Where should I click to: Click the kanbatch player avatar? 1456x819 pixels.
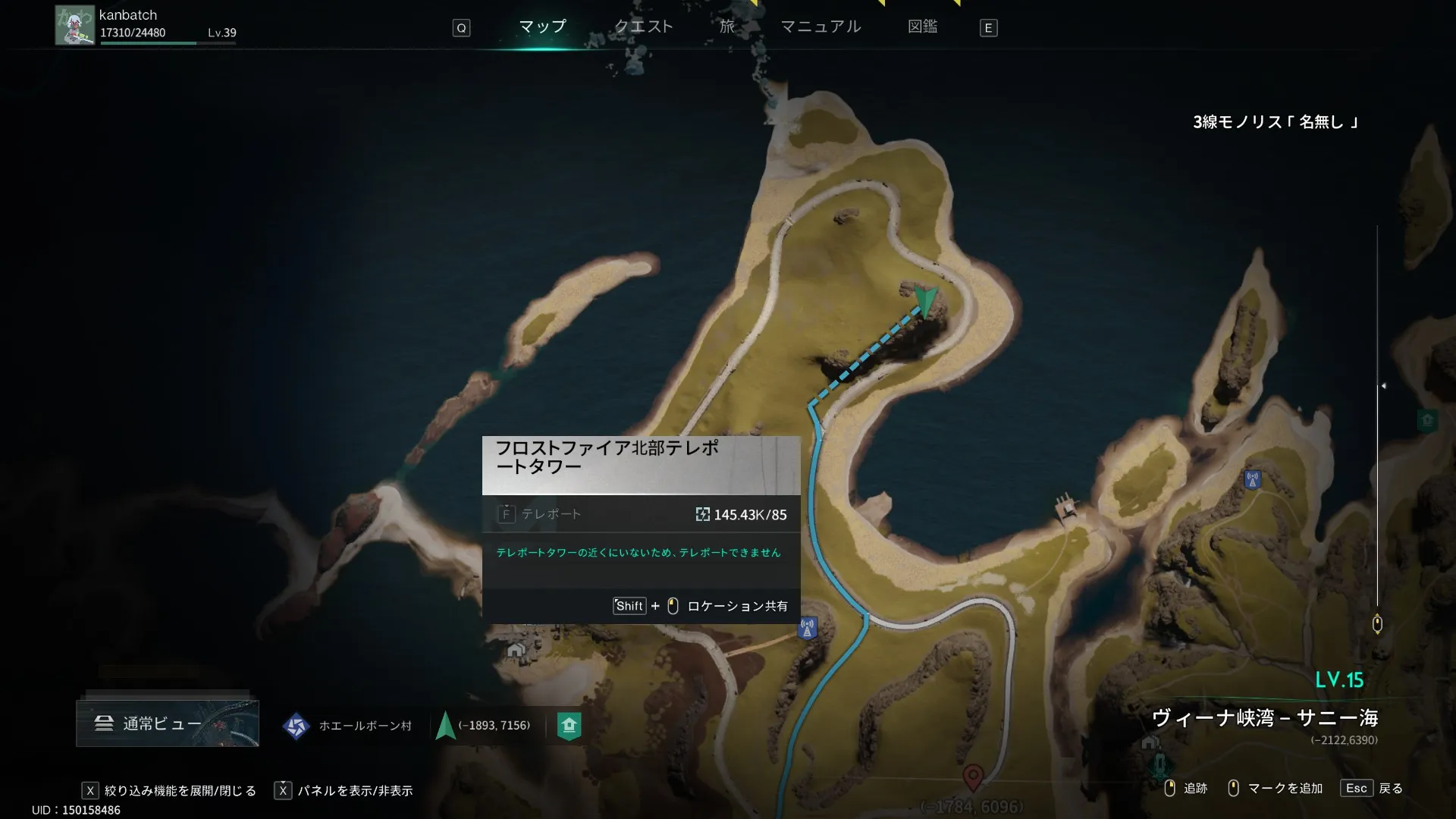pos(74,26)
